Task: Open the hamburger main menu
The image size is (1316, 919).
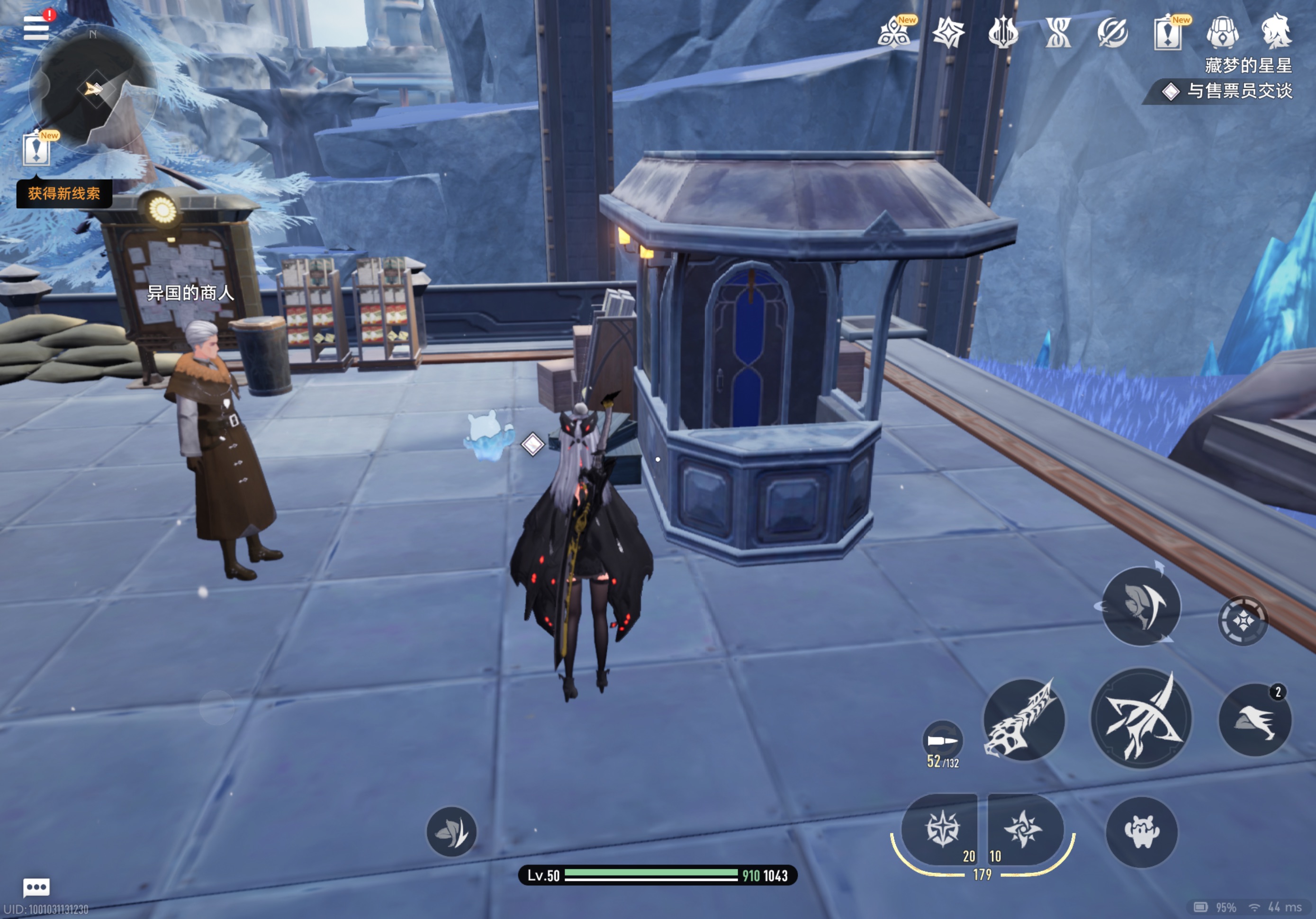Action: tap(36, 27)
